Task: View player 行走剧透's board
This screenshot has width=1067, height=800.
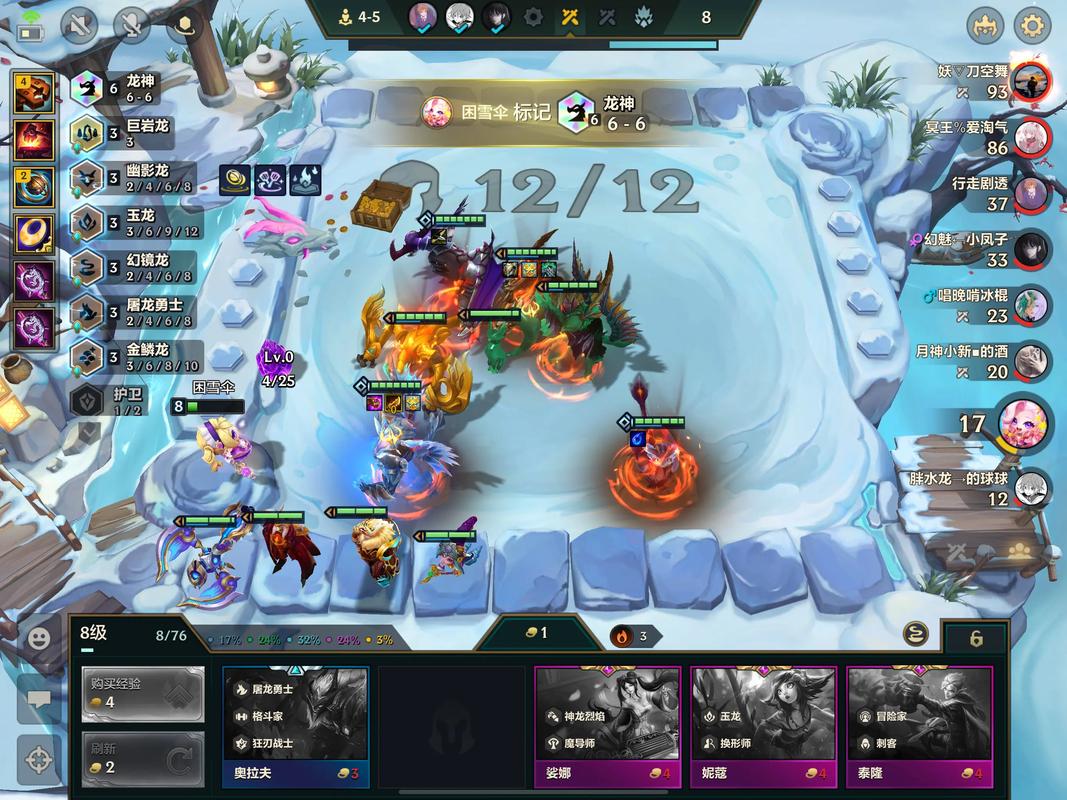Action: click(1032, 194)
